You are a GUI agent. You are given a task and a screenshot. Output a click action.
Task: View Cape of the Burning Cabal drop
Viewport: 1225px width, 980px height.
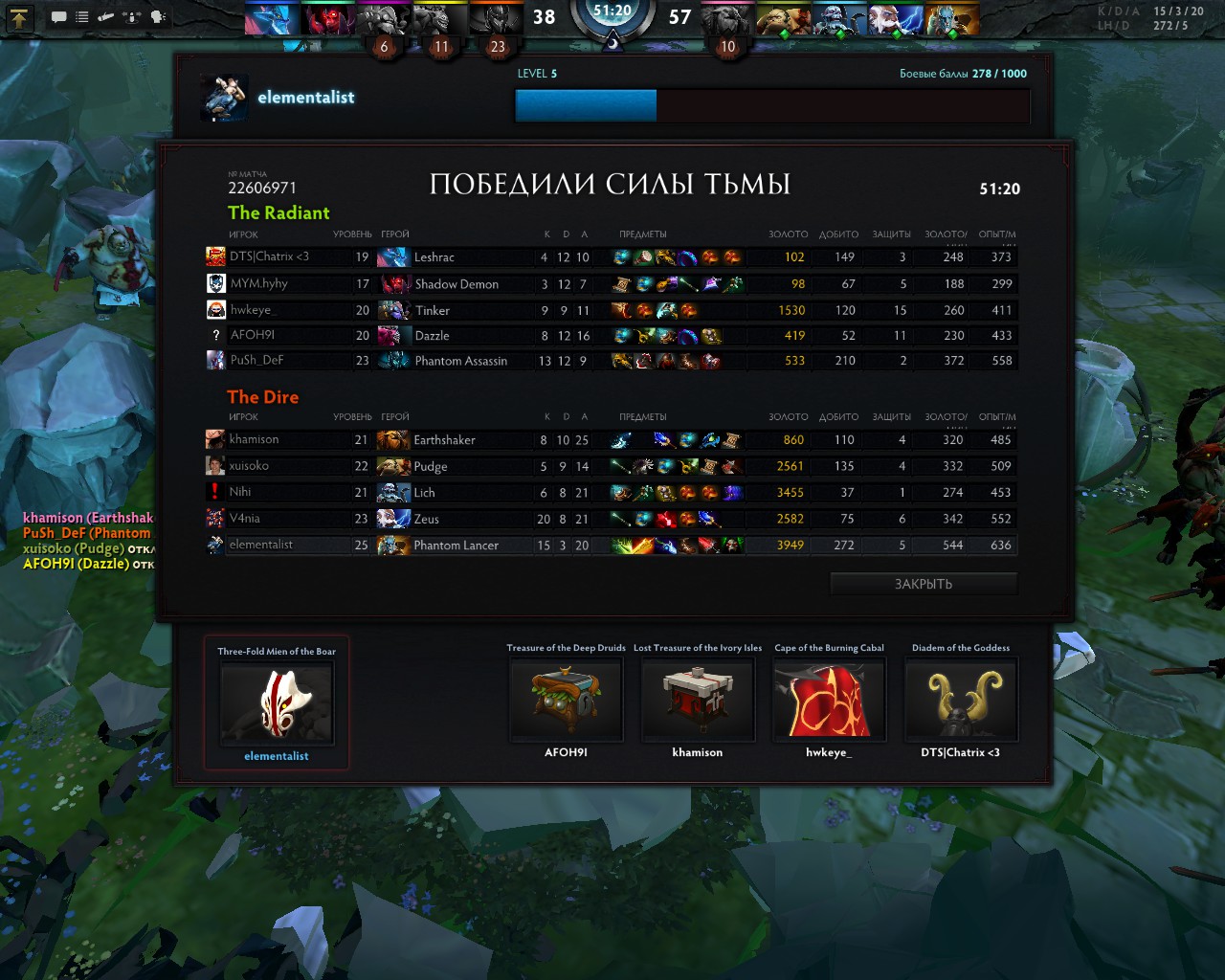click(829, 701)
